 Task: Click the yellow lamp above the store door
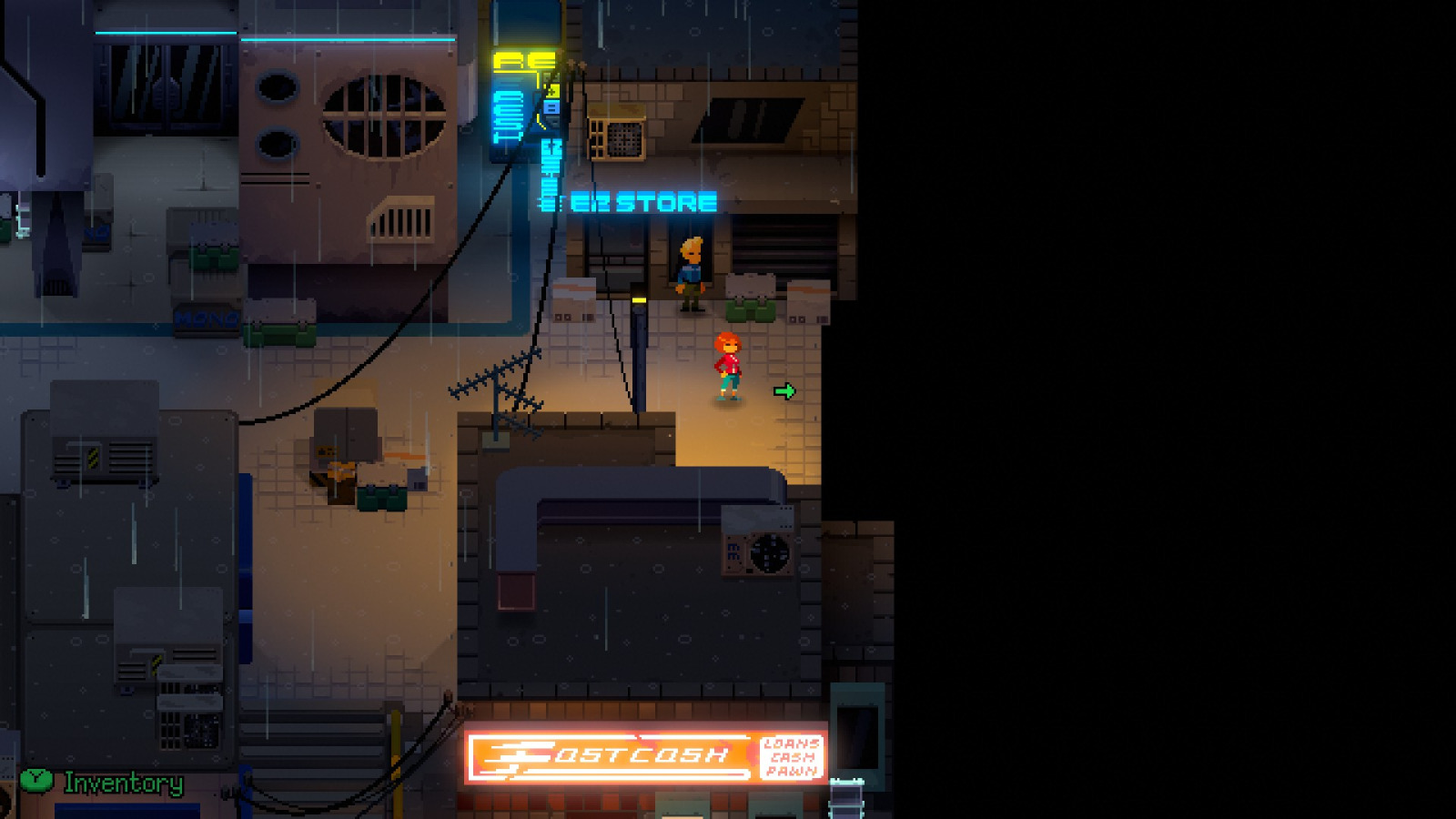(638, 300)
